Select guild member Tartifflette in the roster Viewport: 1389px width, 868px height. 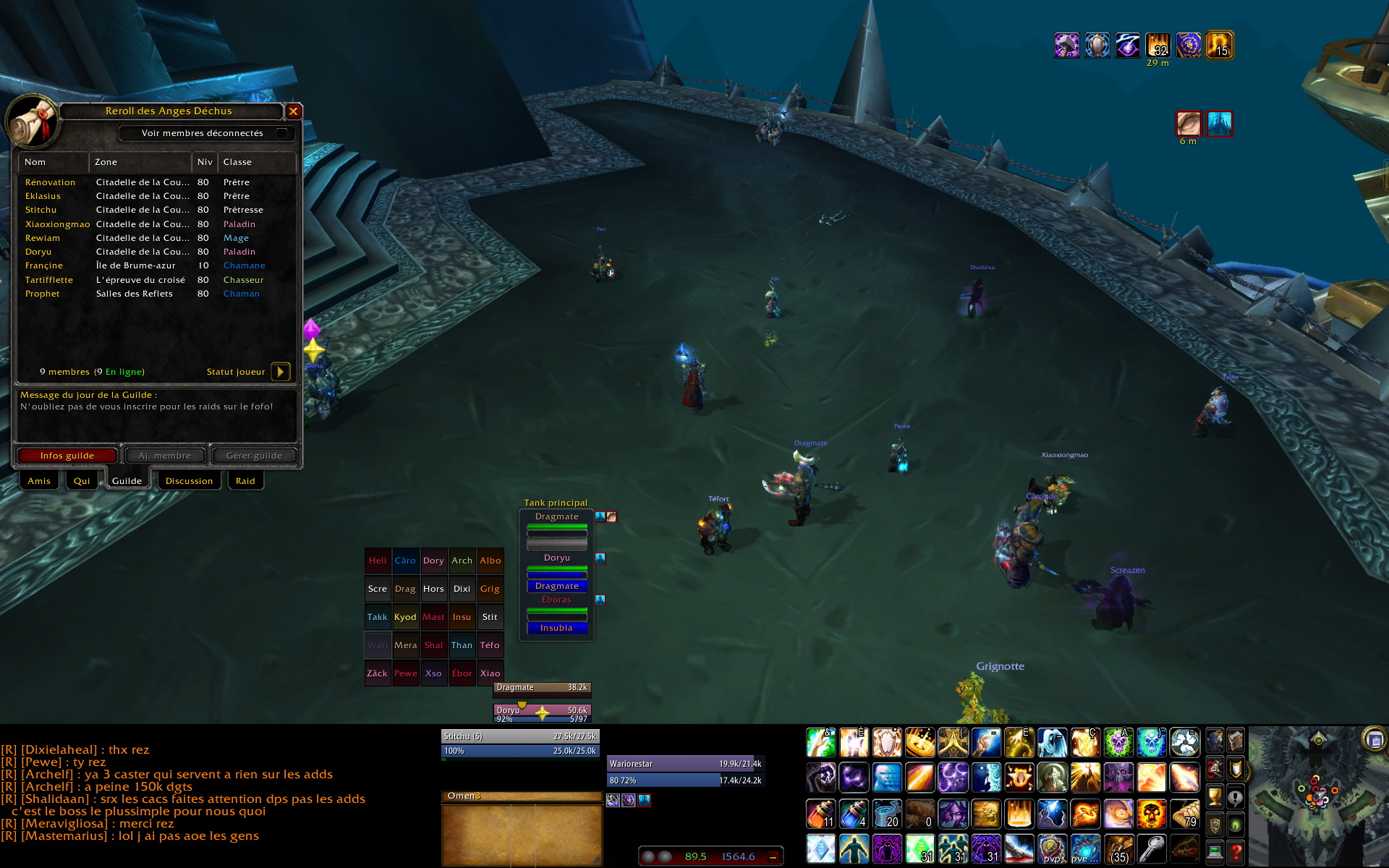click(49, 280)
